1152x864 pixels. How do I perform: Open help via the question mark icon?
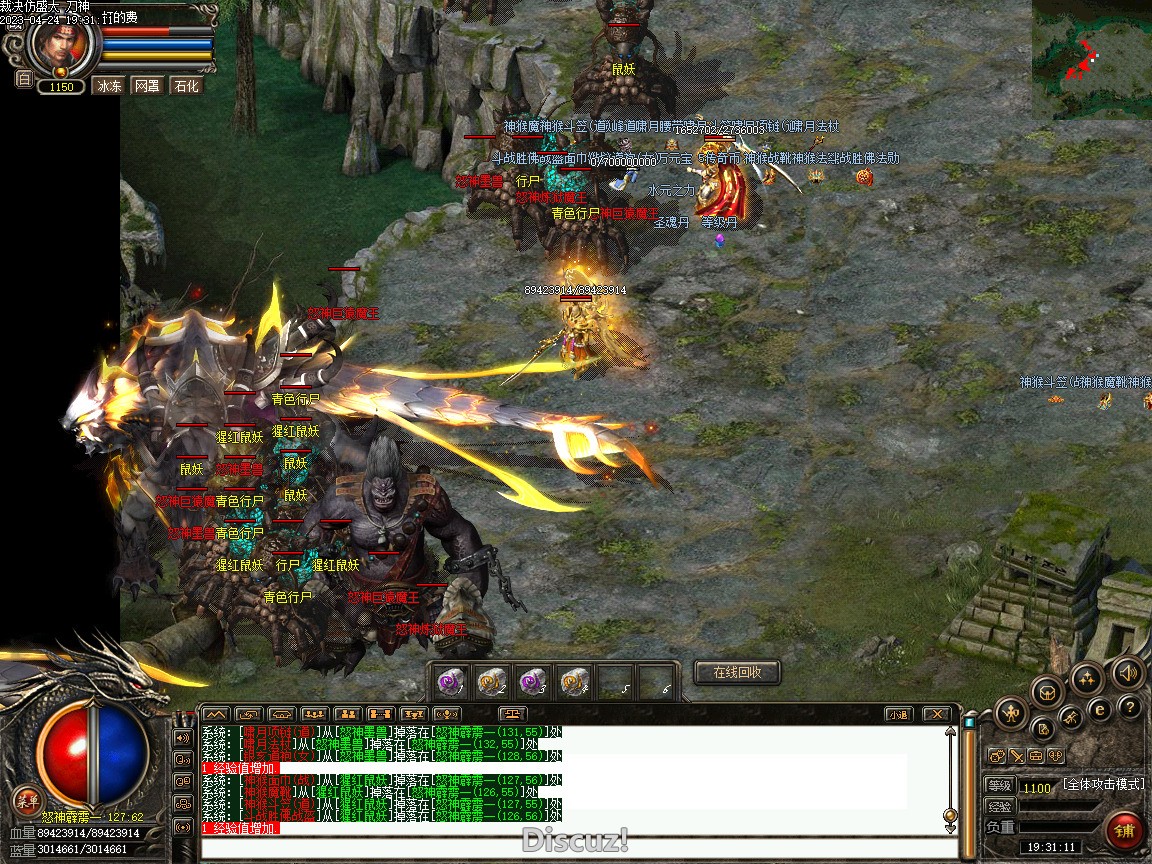[x=1130, y=709]
